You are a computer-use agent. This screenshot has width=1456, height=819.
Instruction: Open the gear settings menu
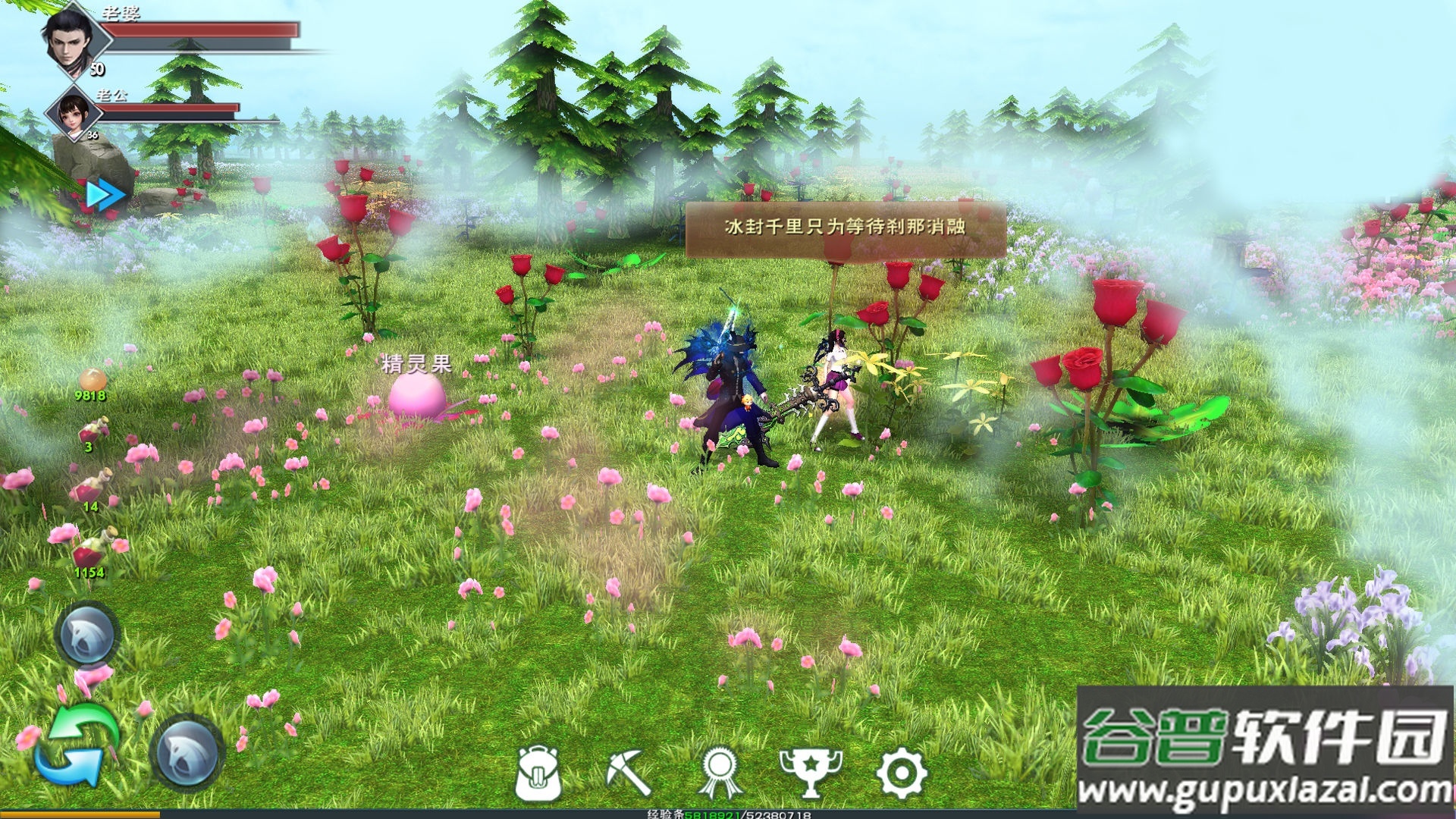click(901, 772)
